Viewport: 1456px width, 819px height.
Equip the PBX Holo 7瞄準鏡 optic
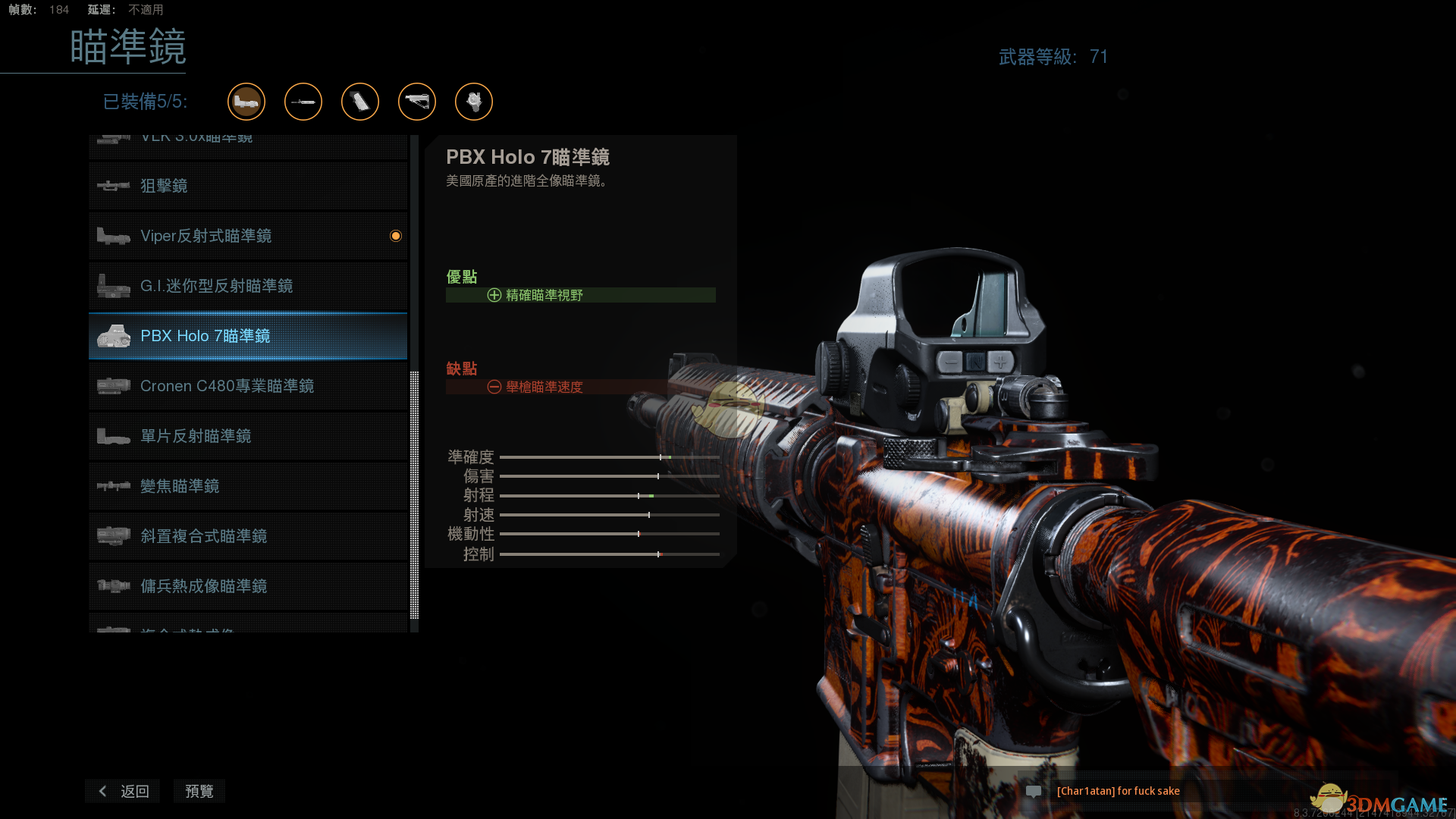coord(247,336)
